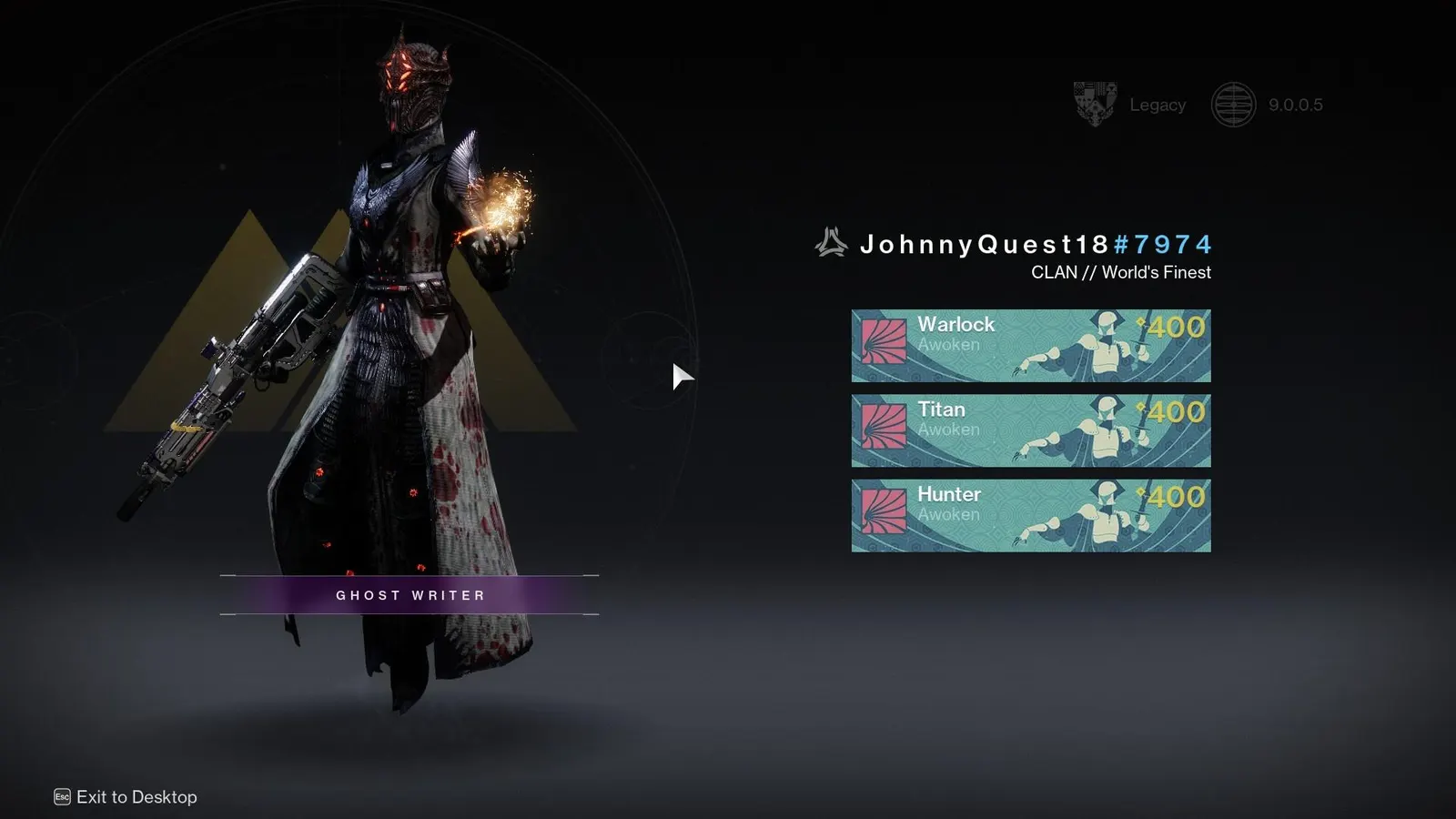Click the Ghost Writer title banner
Screen dimensions: 1456x819
(x=409, y=594)
